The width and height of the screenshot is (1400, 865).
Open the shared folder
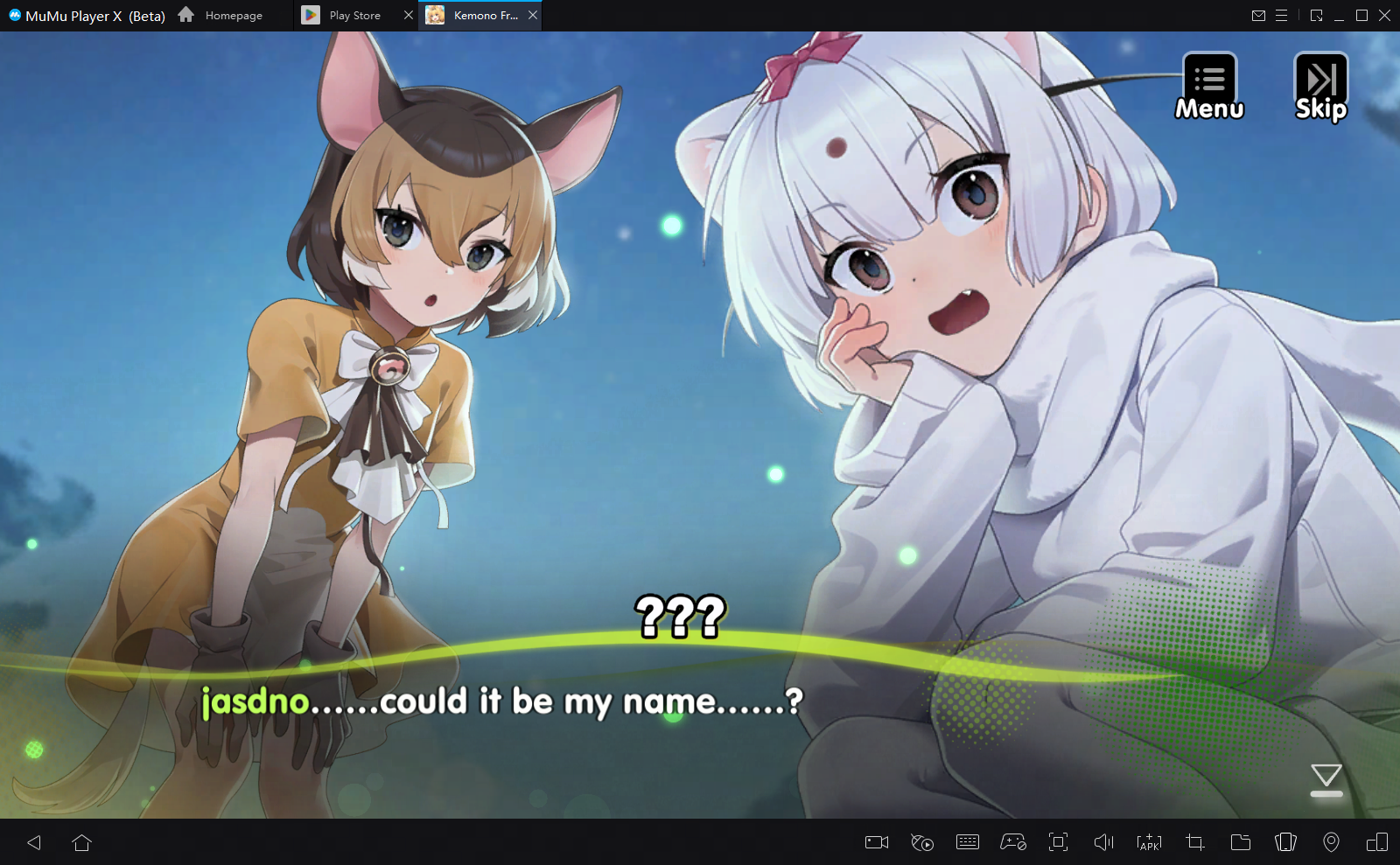(1241, 842)
